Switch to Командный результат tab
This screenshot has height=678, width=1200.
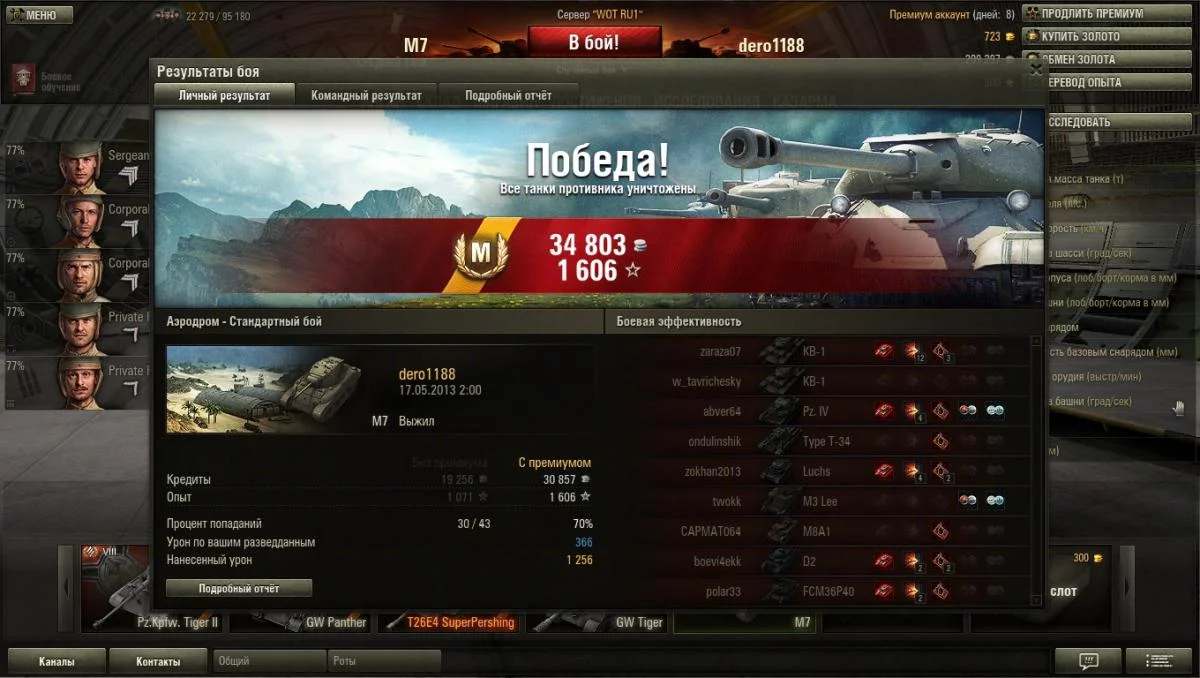pyautogui.click(x=366, y=95)
